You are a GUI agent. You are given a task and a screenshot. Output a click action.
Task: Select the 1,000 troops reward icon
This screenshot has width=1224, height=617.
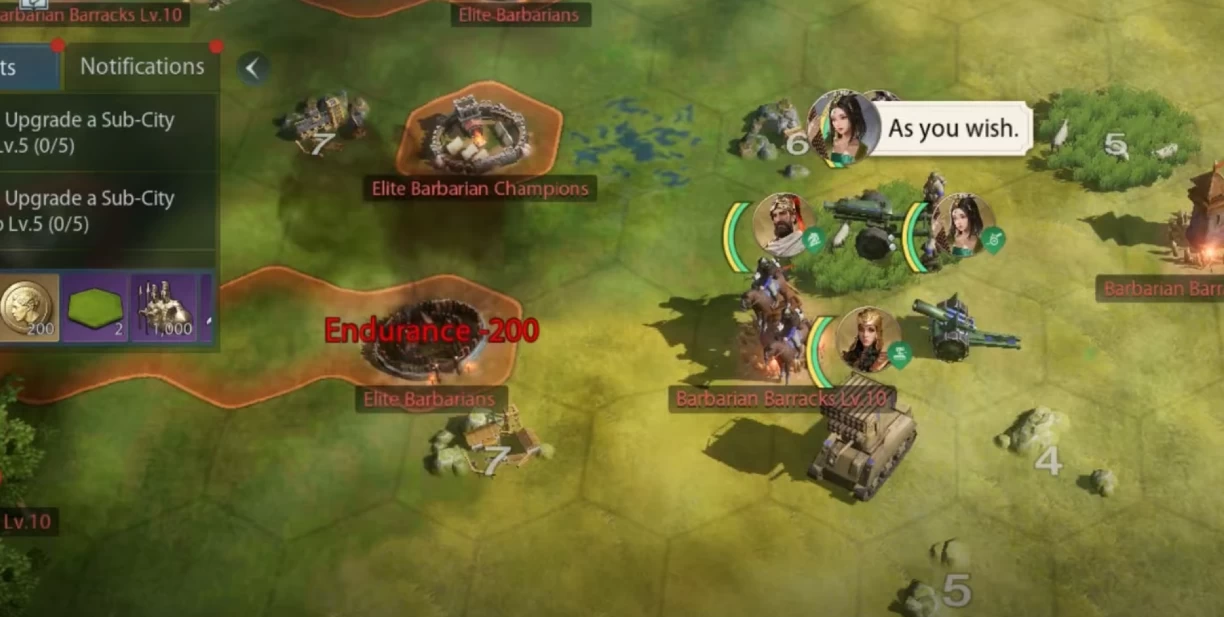click(x=164, y=308)
